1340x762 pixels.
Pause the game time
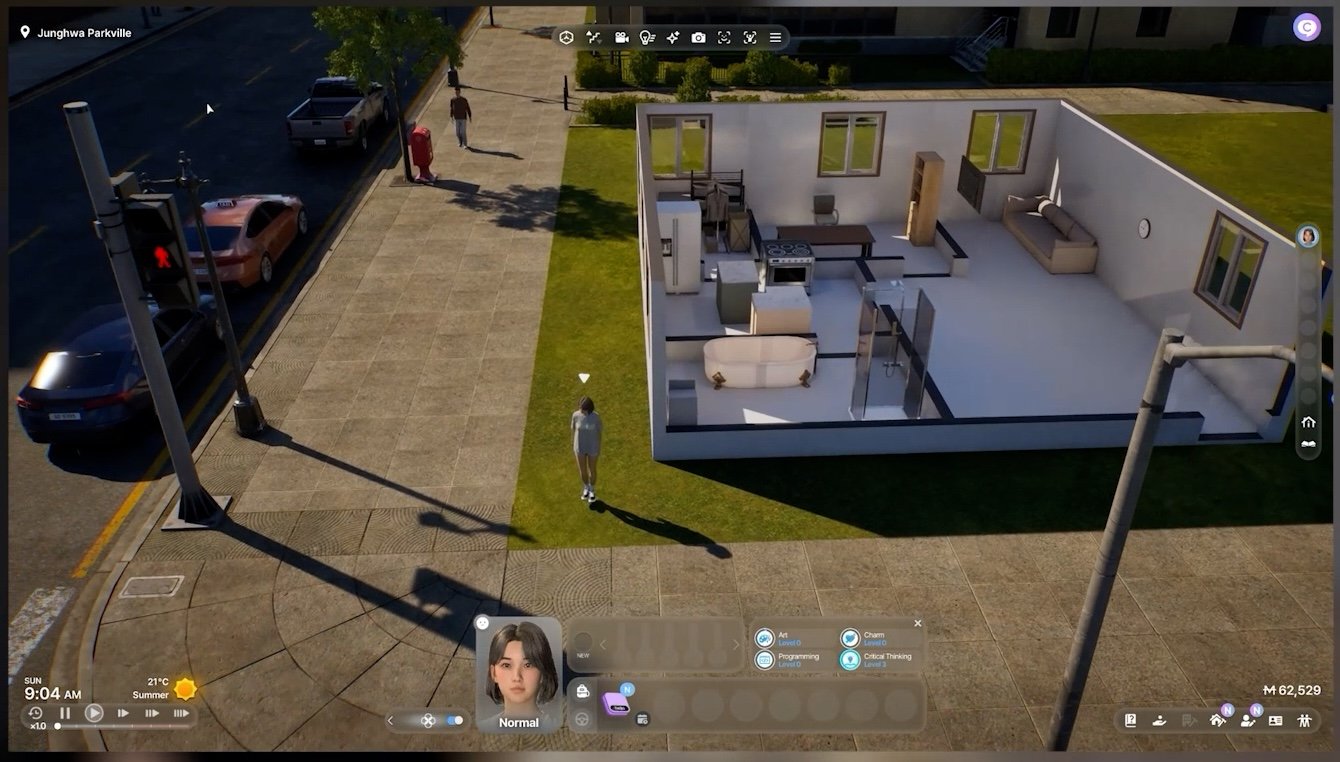65,713
